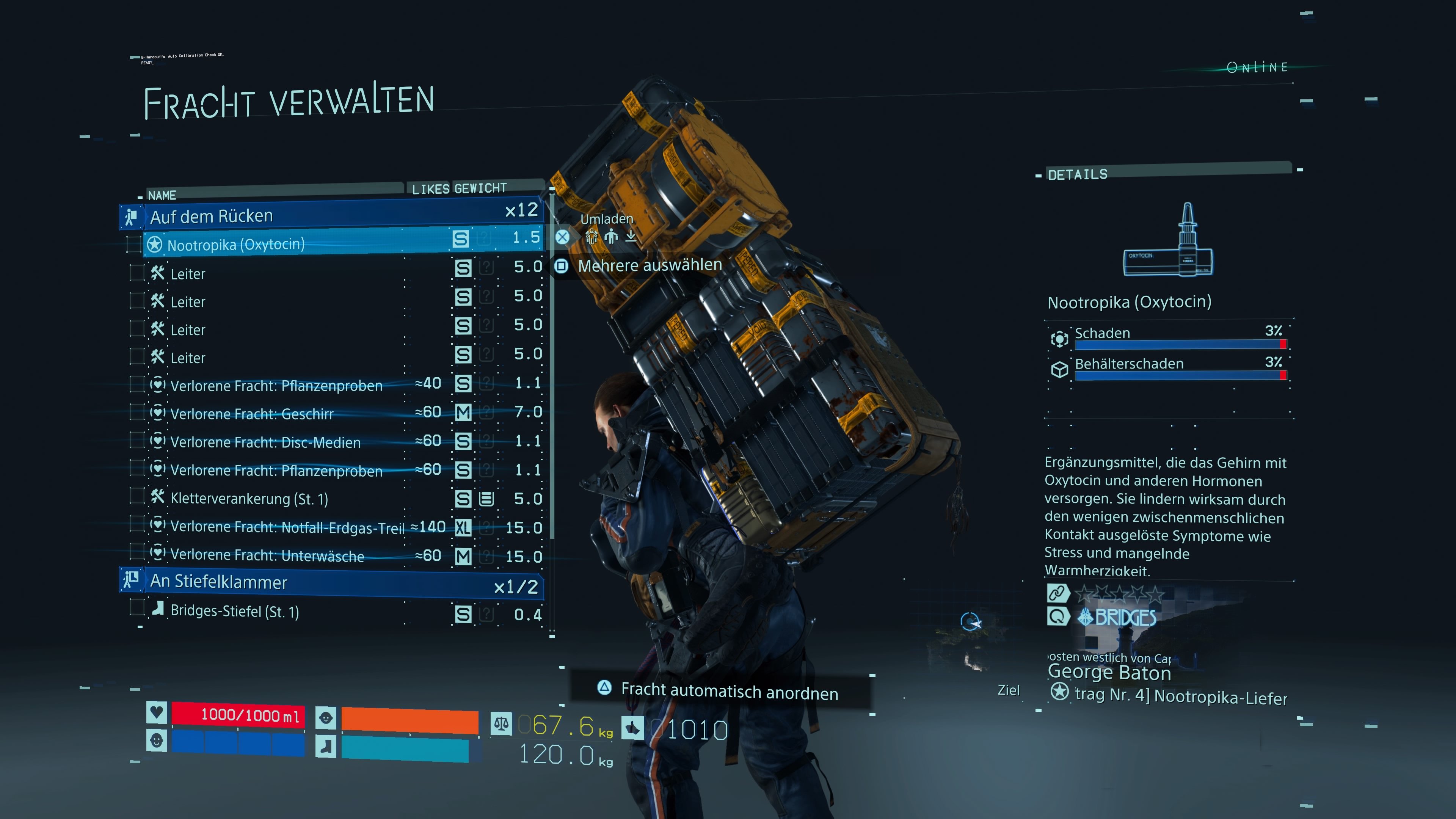Click Fracht automatisch anordnen
The image size is (1456, 819).
click(x=728, y=691)
